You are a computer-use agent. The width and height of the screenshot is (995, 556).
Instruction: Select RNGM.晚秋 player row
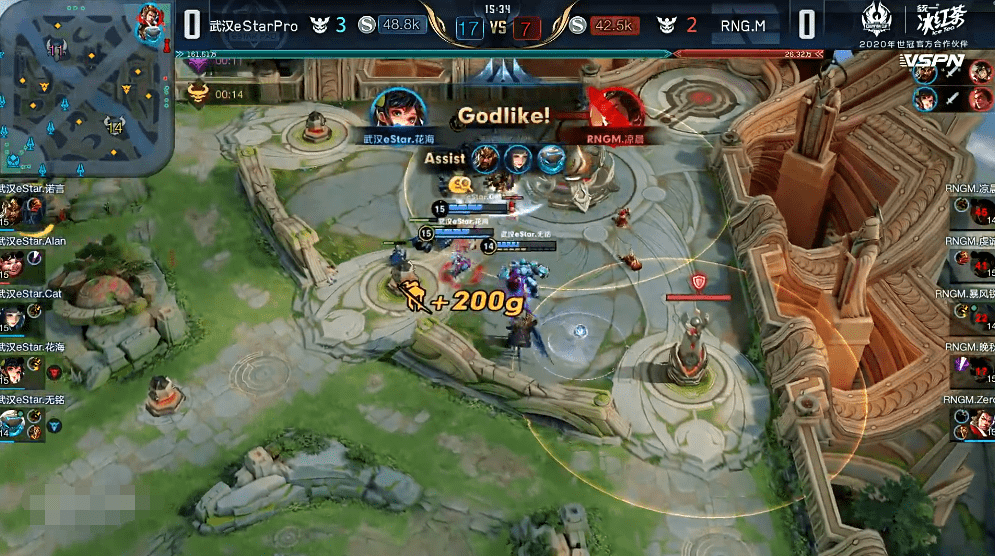click(x=972, y=370)
